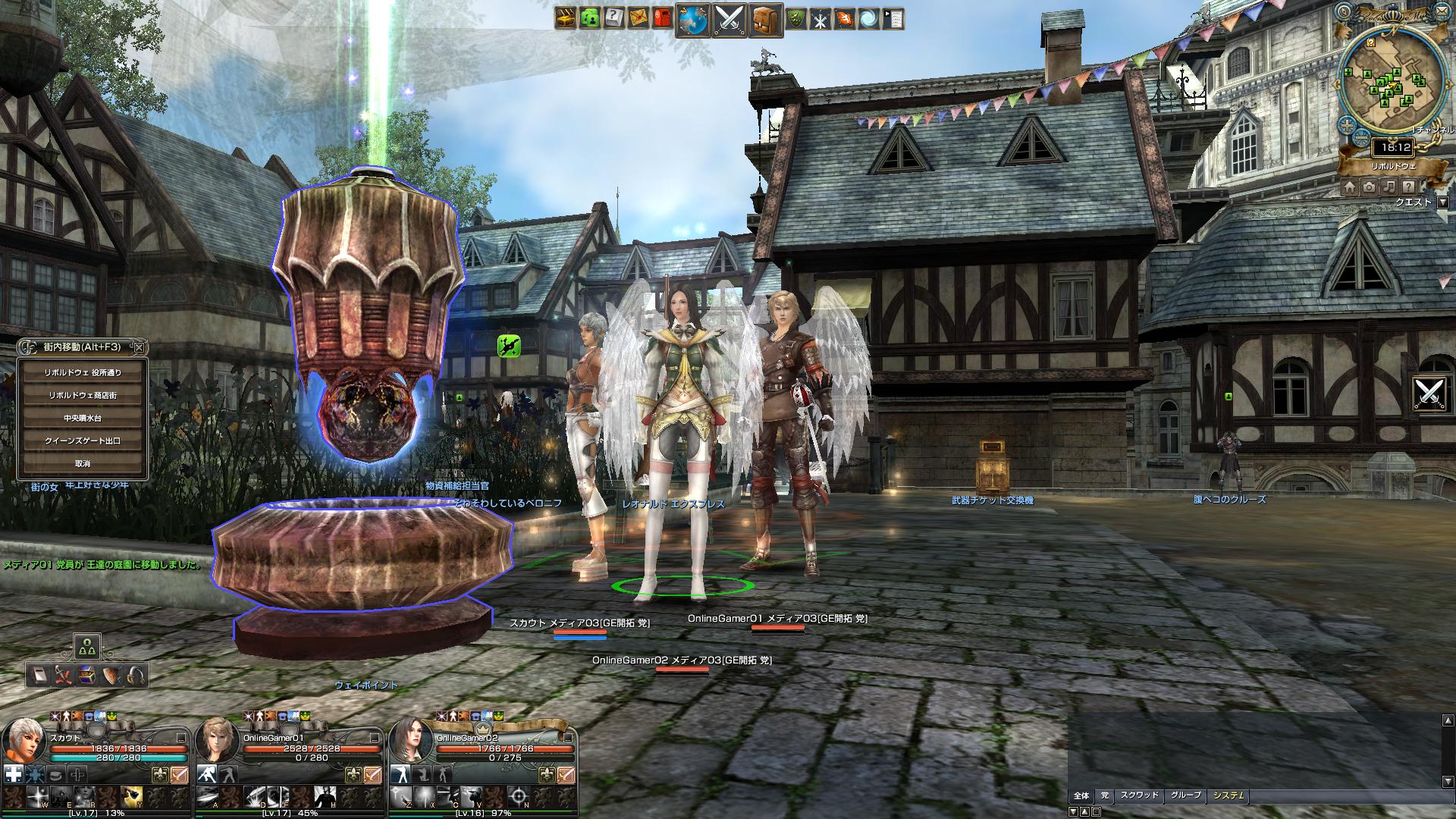Travel to 中央噴水台
Image resolution: width=1456 pixels, height=819 pixels.
83,418
